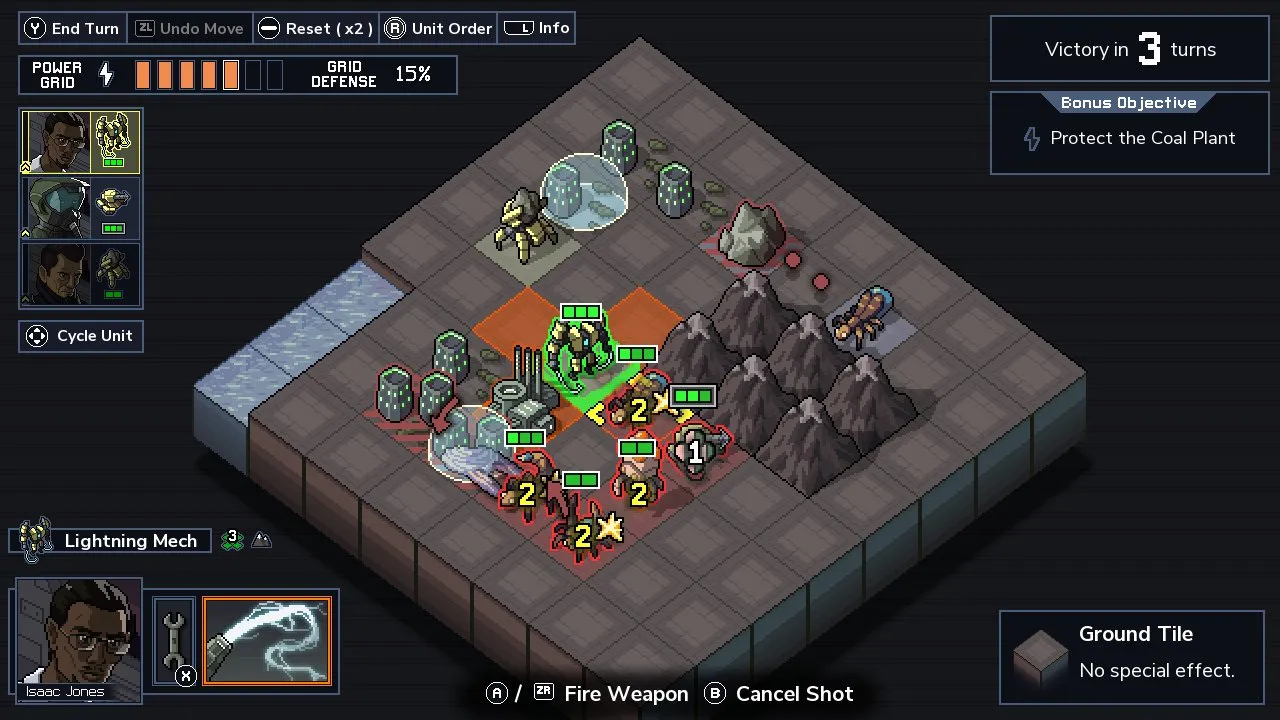Collapse the top highlighted mech entry with its chevron
This screenshot has width=1280, height=720.
(25, 168)
